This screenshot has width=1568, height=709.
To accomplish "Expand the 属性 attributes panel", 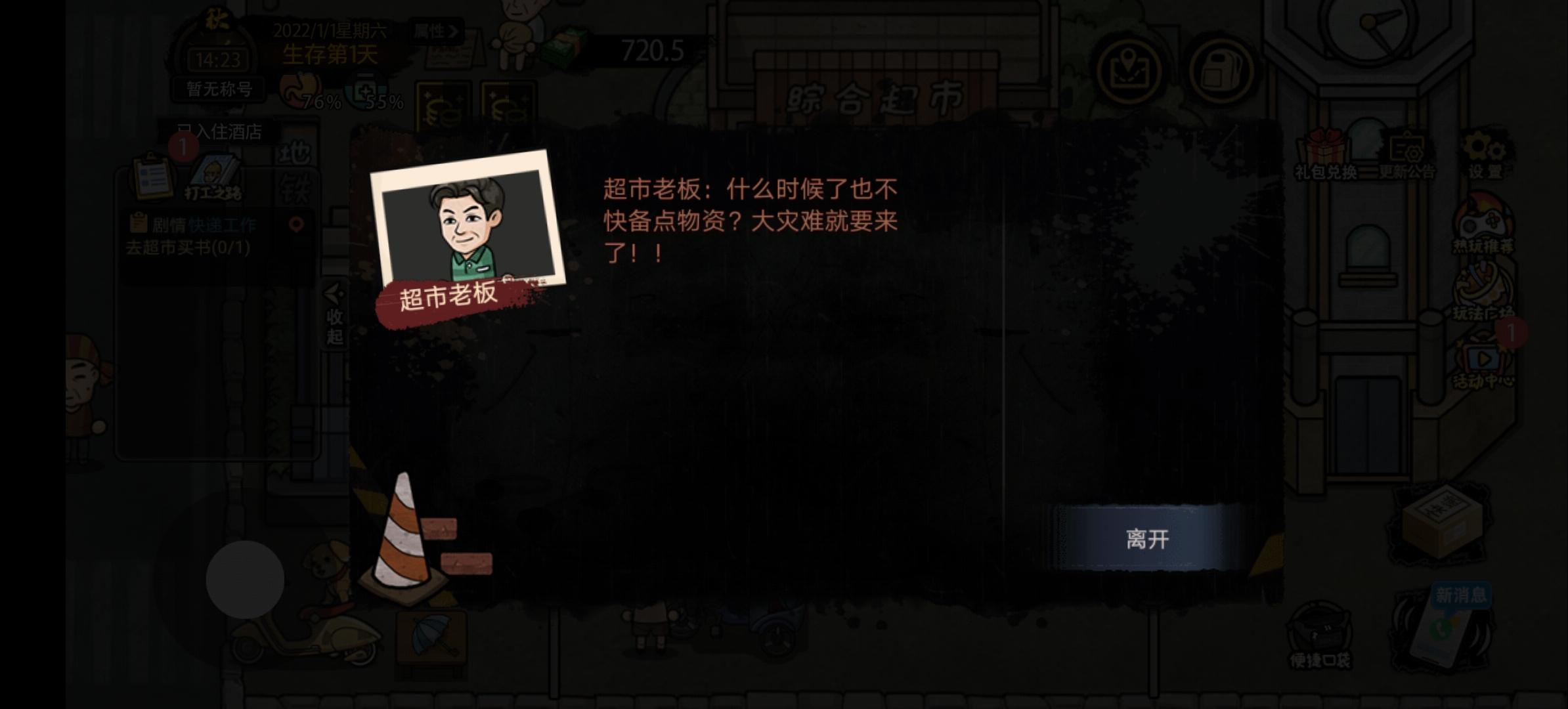I will (x=435, y=30).
